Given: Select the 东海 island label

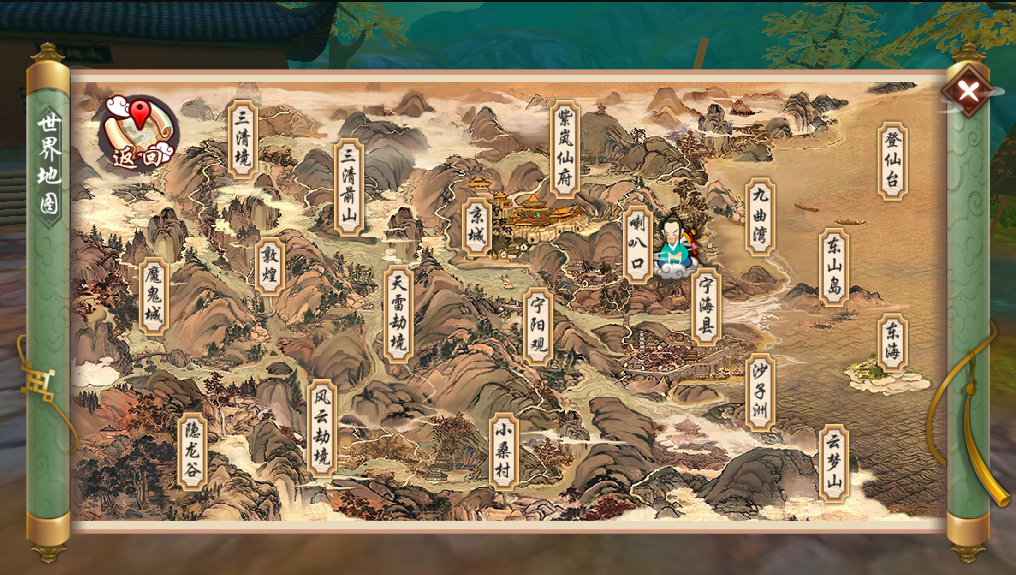Looking at the screenshot, I should click(892, 343).
